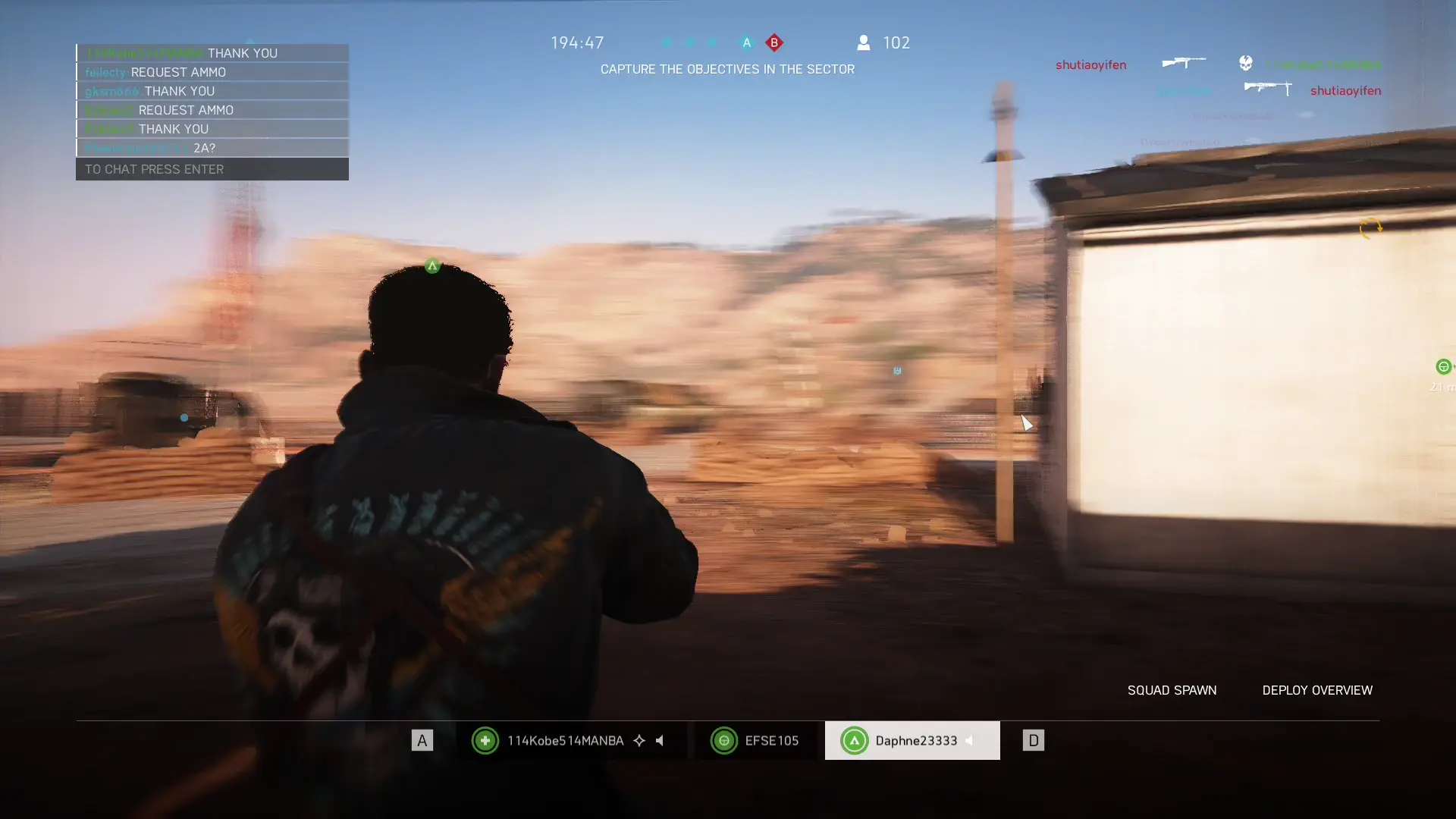
Task: Toggle voice for squad member 114Kobe514MANBA
Action: click(x=661, y=741)
